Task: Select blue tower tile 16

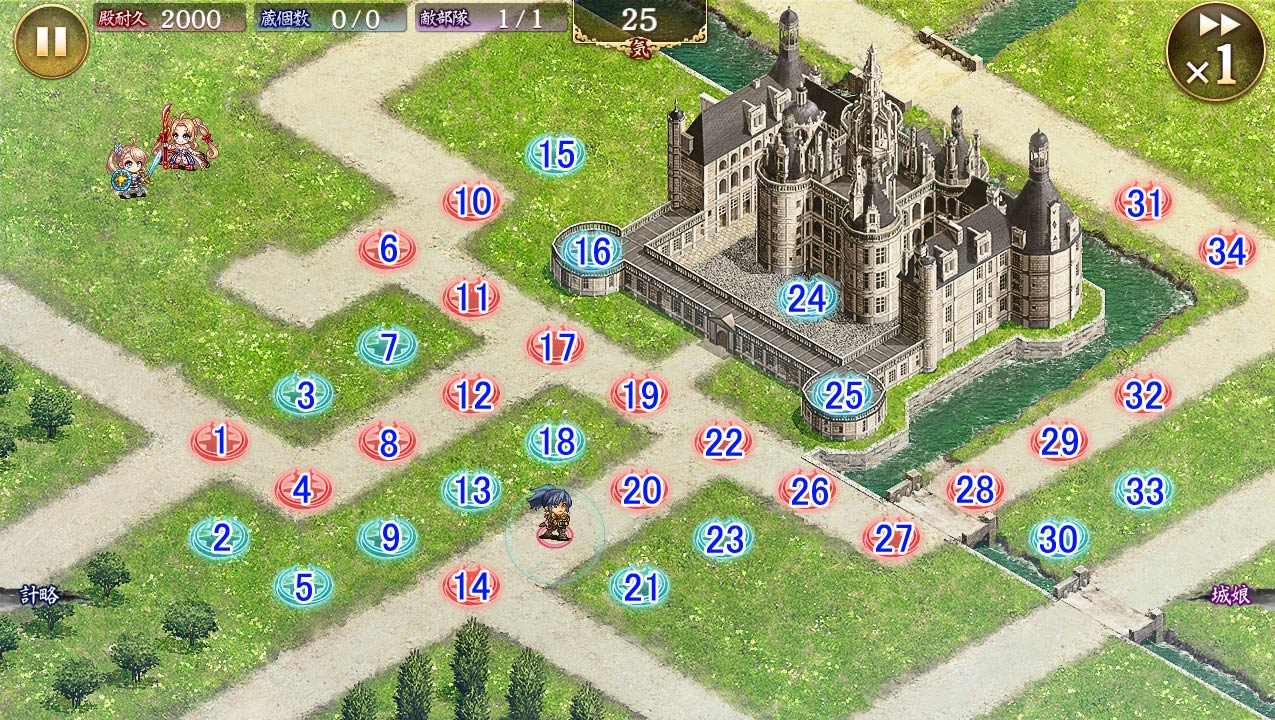Action: point(592,251)
